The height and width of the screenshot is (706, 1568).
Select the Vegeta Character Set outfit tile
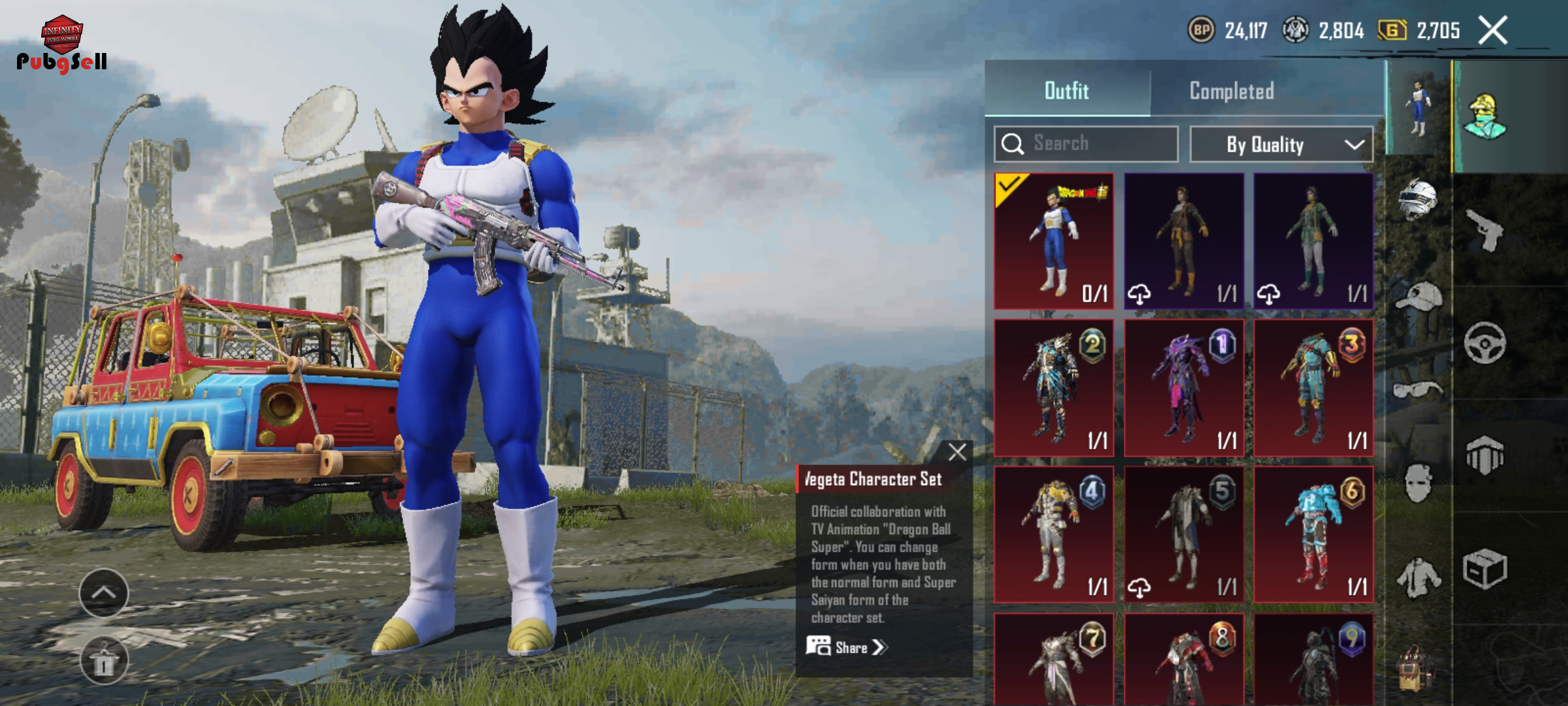click(1053, 241)
